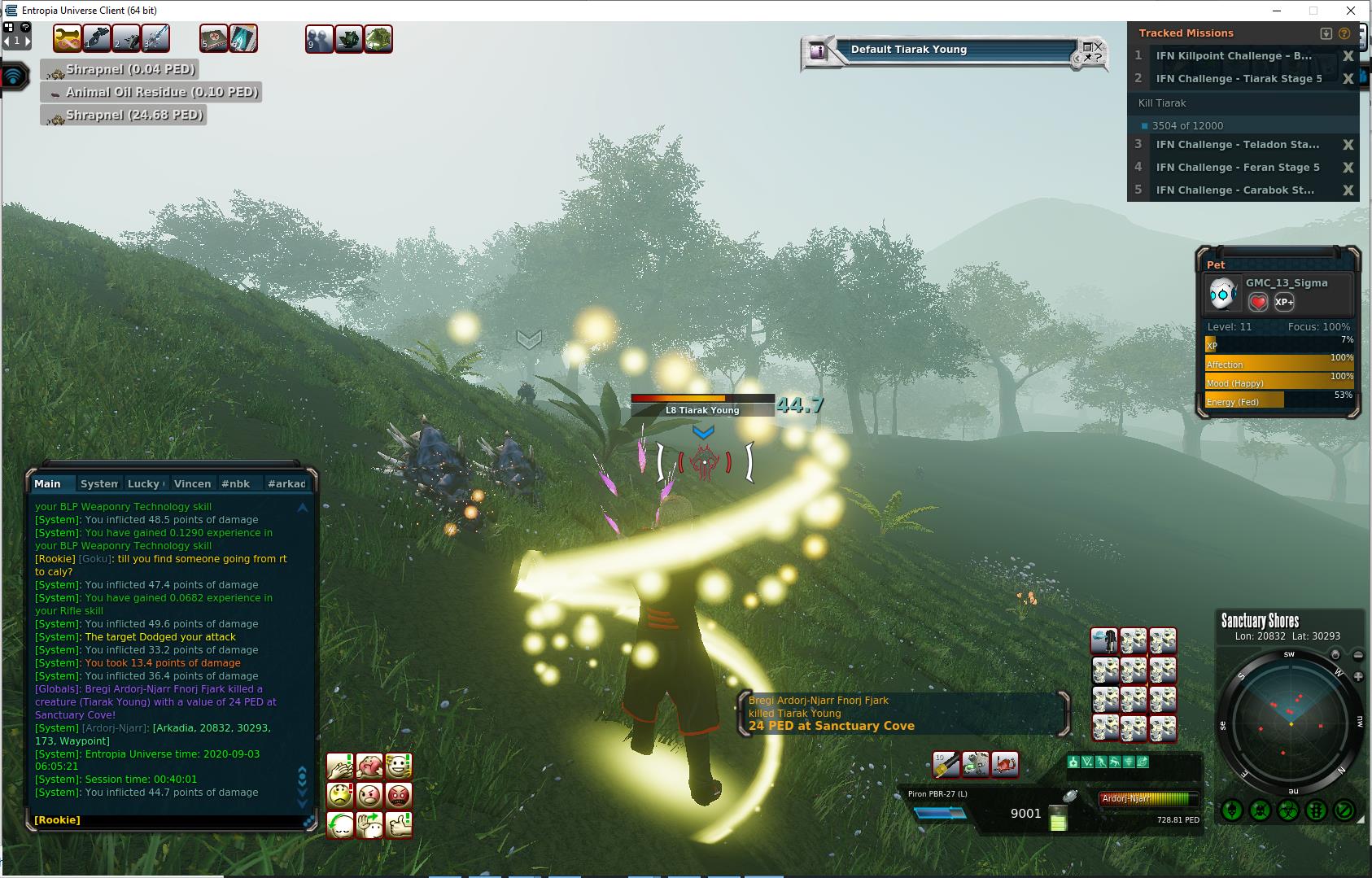Activate the pet XP+ buff button

pyautogui.click(x=1284, y=302)
